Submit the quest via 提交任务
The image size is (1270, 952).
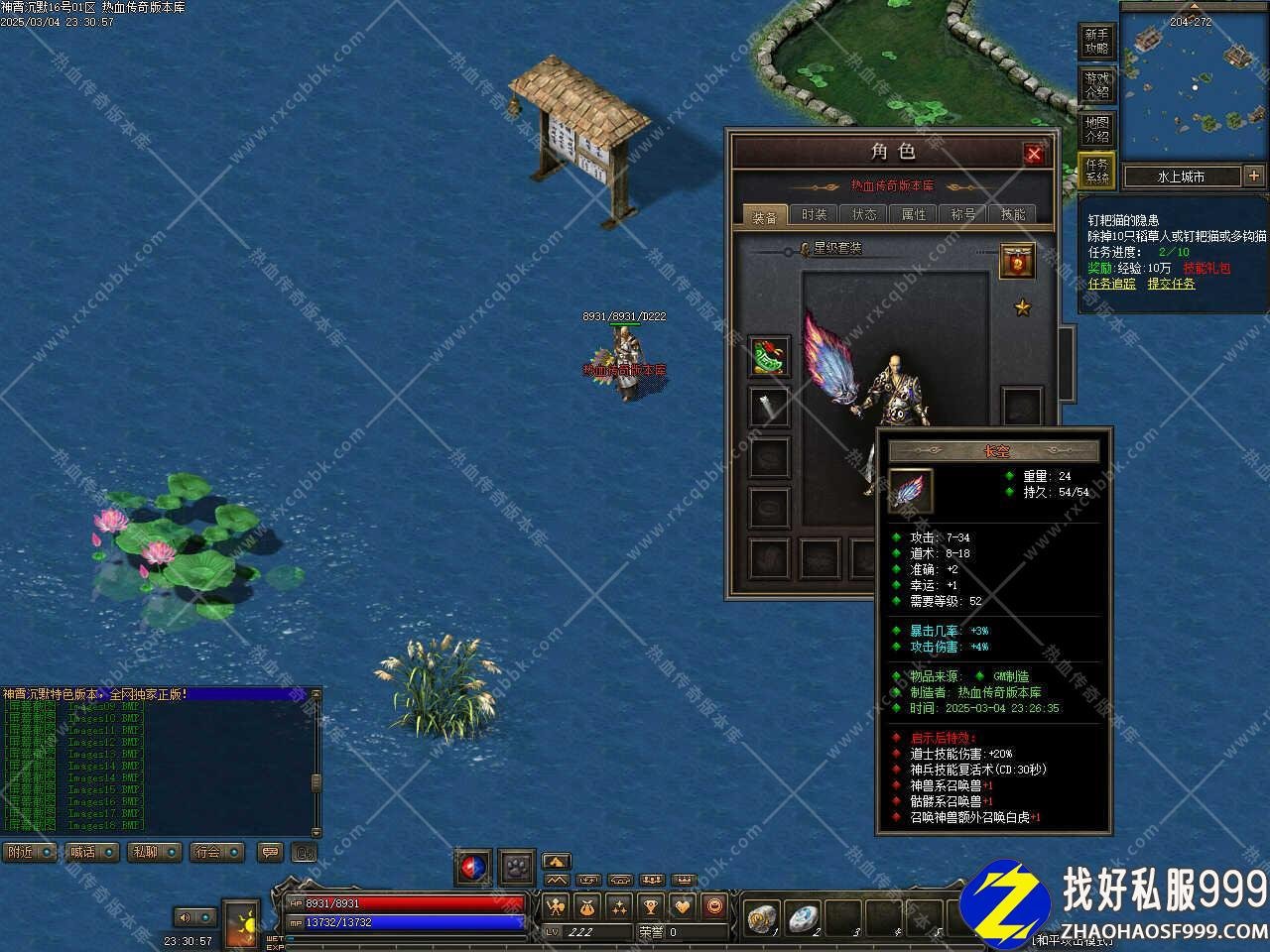pyautogui.click(x=1171, y=284)
